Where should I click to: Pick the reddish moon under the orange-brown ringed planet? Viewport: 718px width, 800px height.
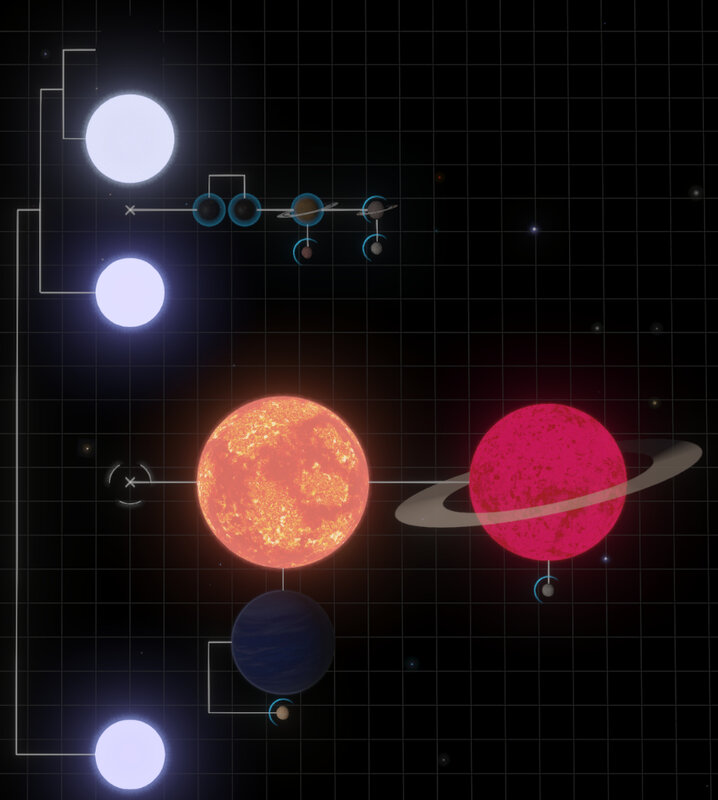(x=306, y=251)
